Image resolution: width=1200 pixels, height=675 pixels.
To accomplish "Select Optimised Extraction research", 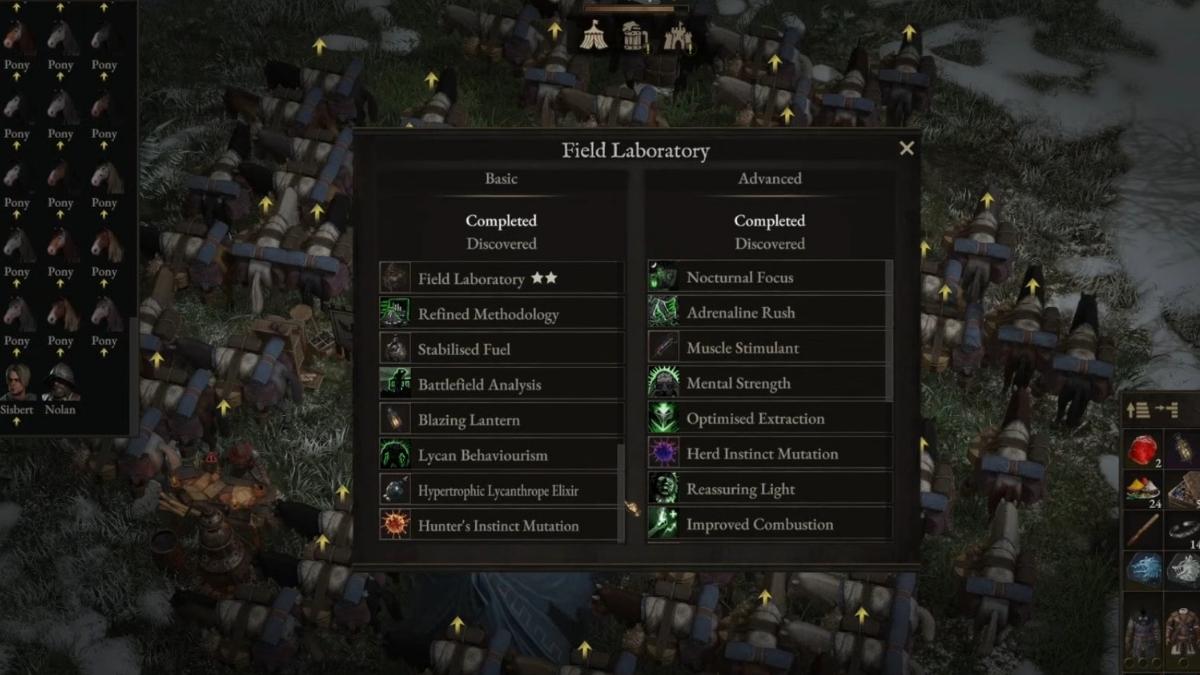I will [x=767, y=418].
